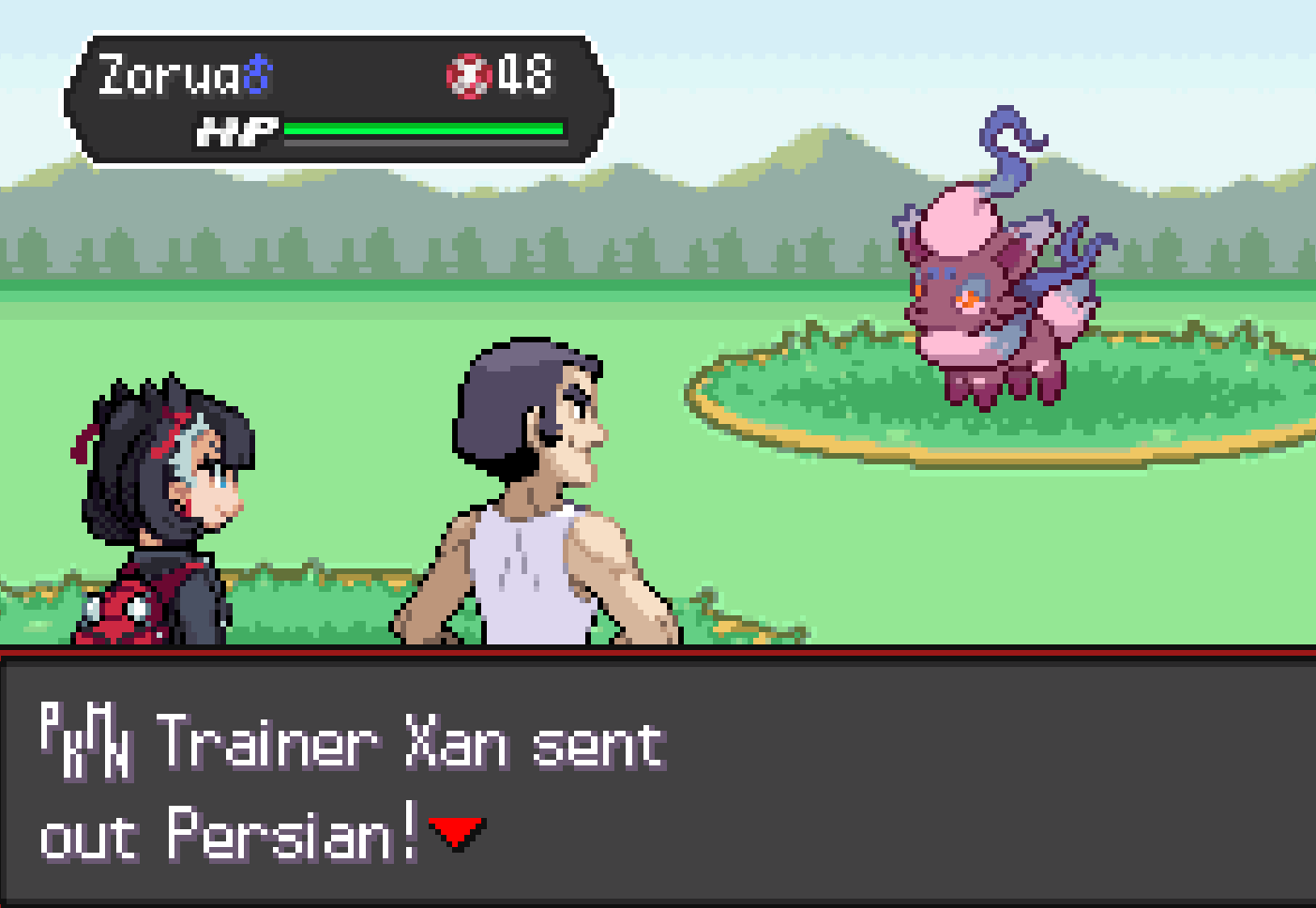Click the HP label on Zorua's info box

click(238, 129)
